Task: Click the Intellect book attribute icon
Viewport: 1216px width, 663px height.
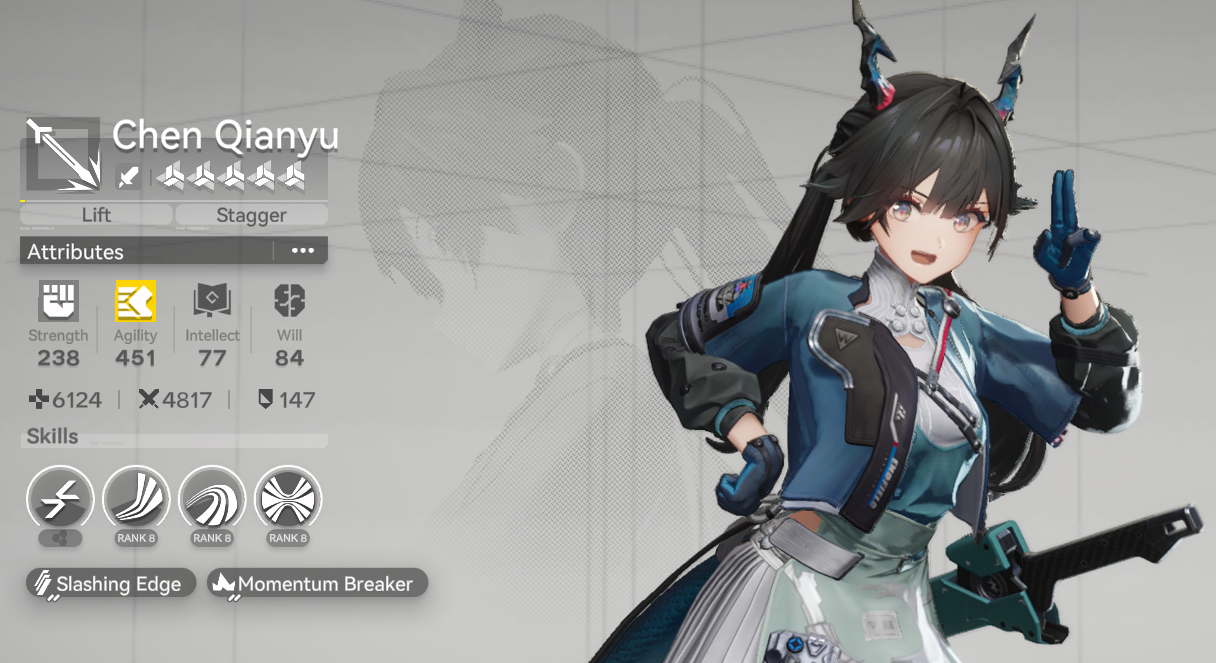Action: (x=212, y=301)
